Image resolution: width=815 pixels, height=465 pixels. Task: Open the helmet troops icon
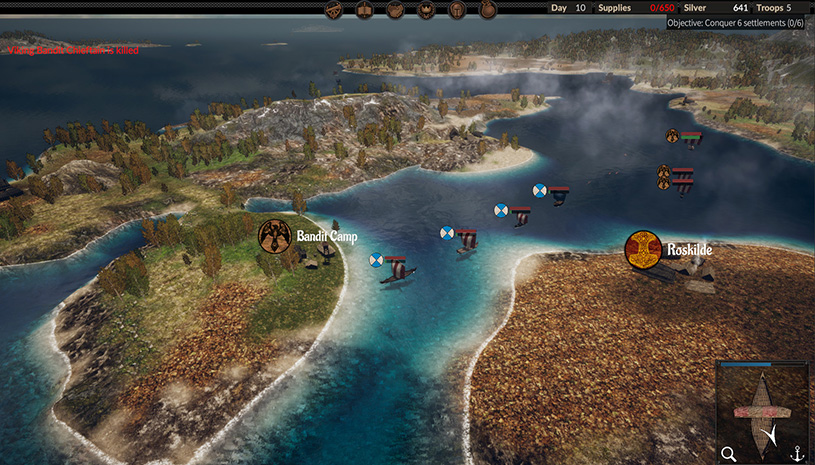(457, 10)
